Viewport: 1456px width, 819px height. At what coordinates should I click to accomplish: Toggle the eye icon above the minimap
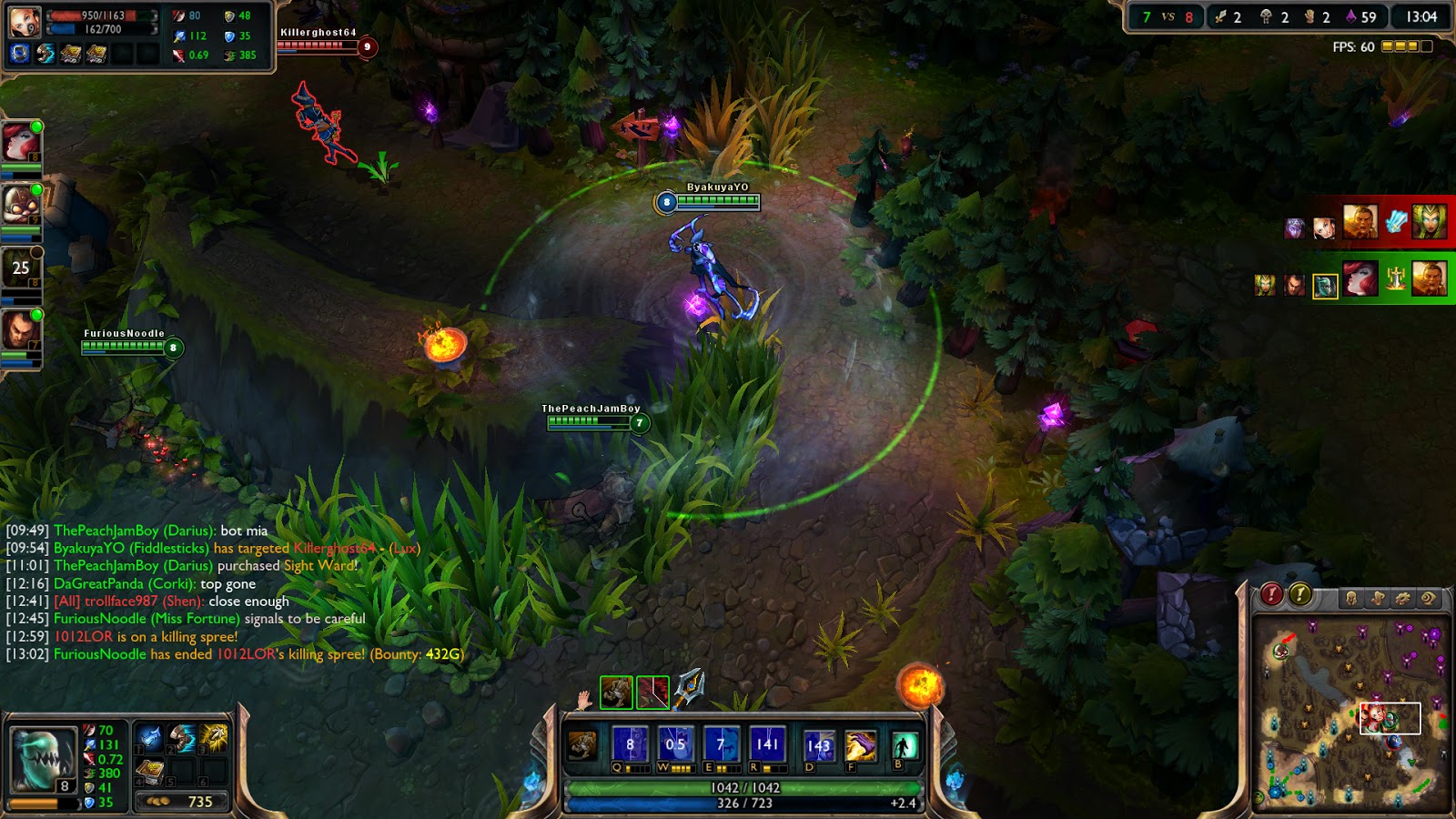pos(1430,597)
